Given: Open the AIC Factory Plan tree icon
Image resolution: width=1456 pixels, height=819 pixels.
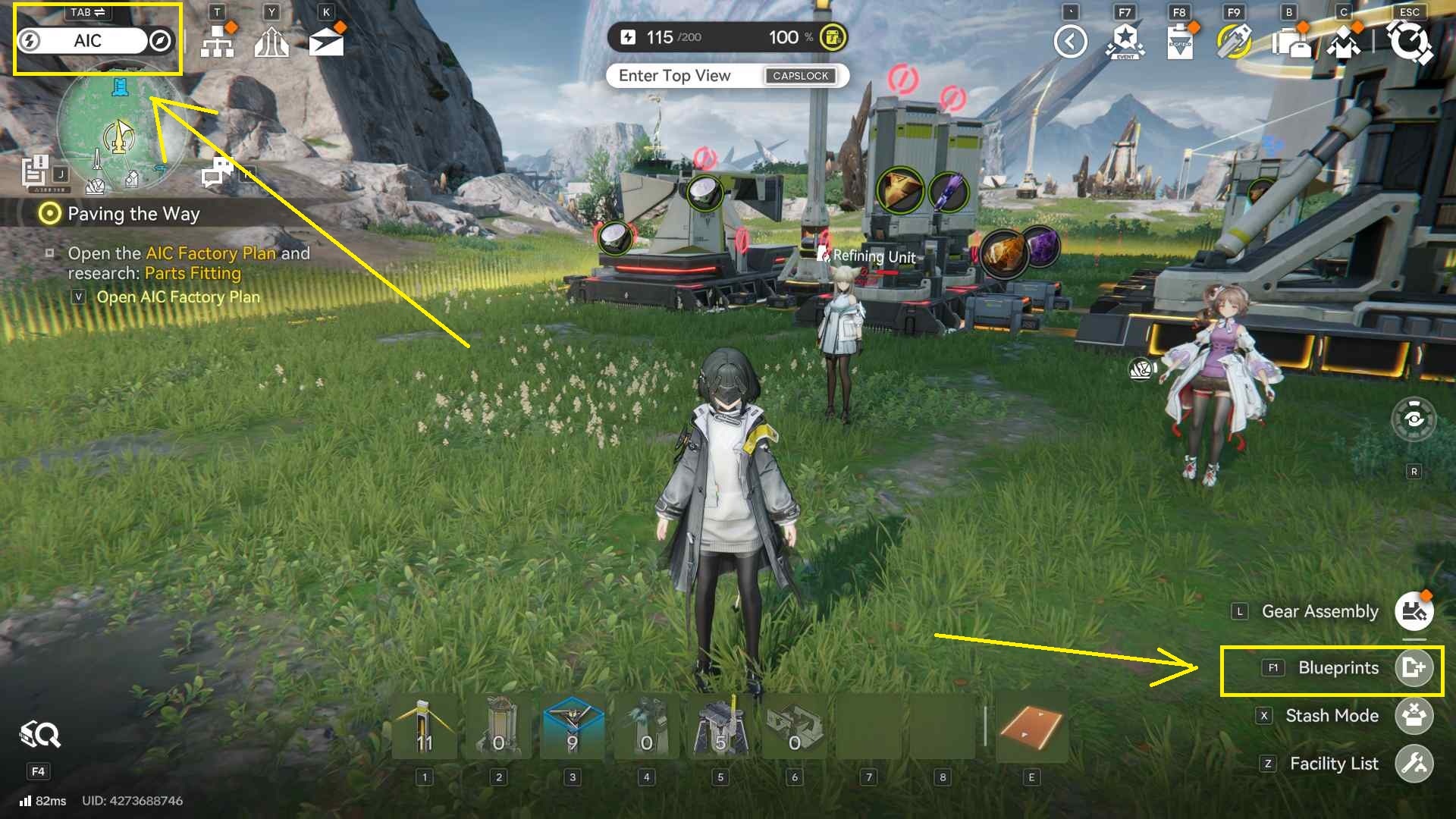Looking at the screenshot, I should 217,42.
